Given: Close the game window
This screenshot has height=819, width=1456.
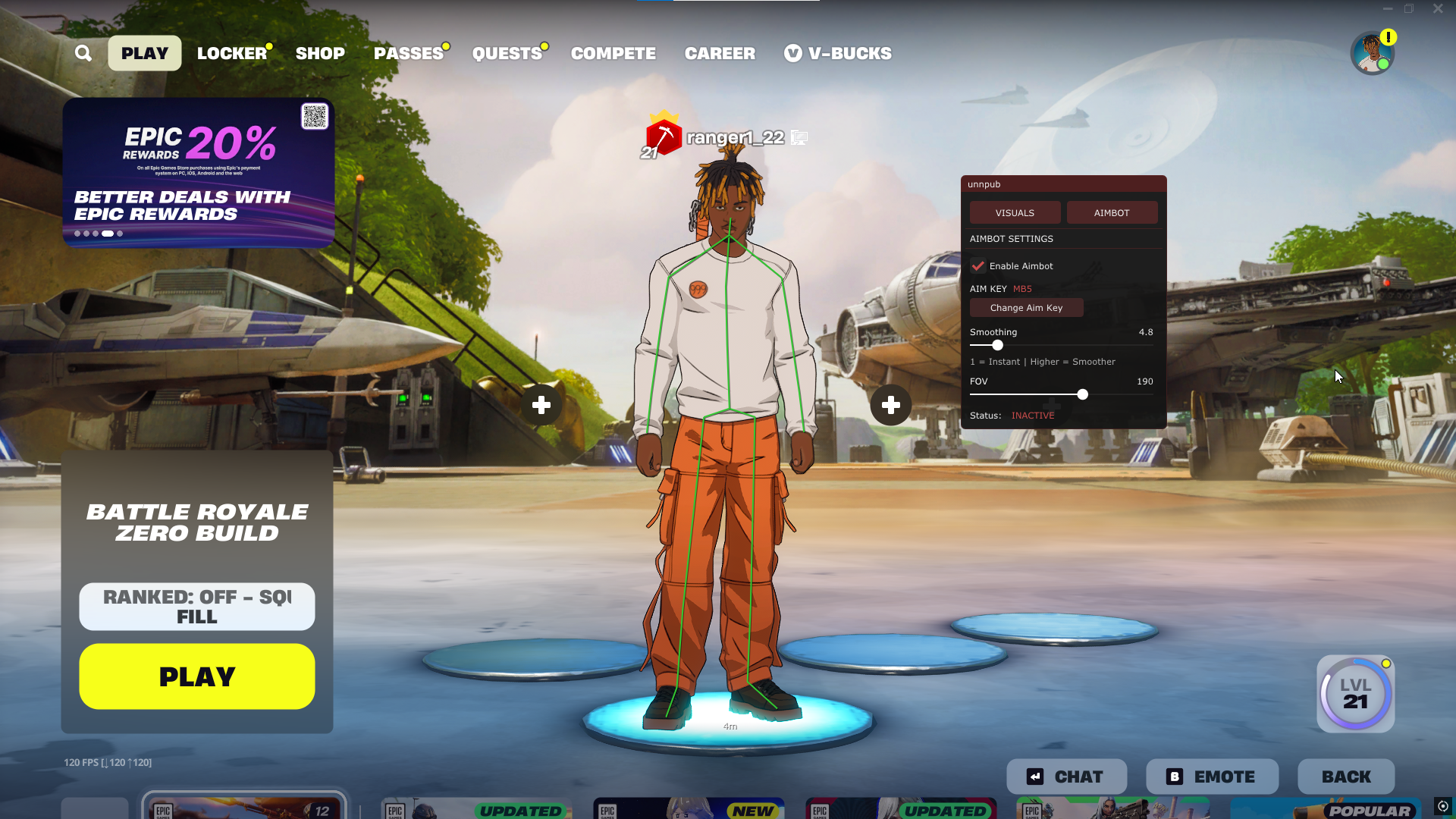Looking at the screenshot, I should [x=1438, y=9].
